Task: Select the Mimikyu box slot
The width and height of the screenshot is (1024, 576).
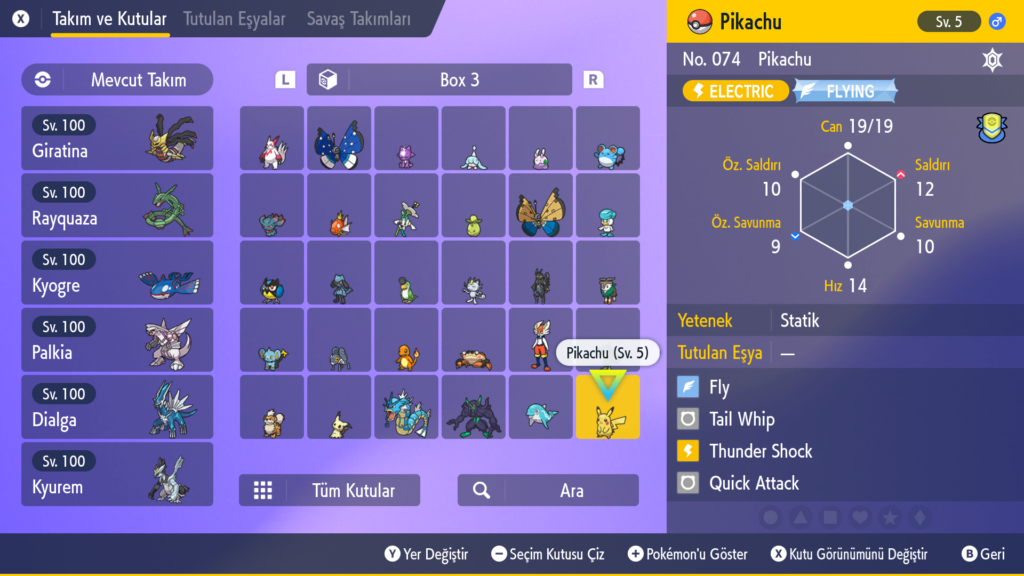Action: [x=339, y=408]
